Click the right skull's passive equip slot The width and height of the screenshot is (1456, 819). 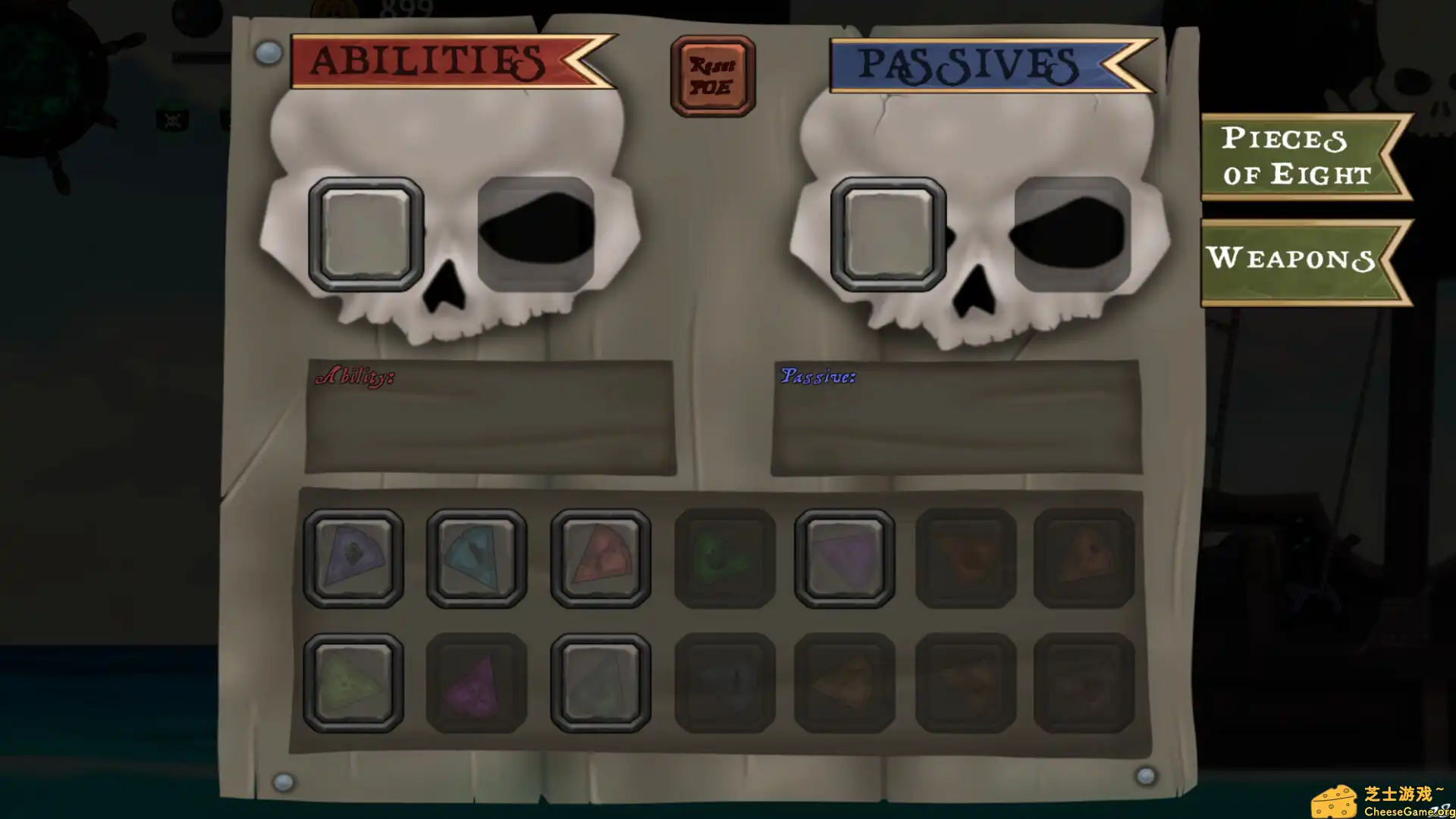[889, 231]
